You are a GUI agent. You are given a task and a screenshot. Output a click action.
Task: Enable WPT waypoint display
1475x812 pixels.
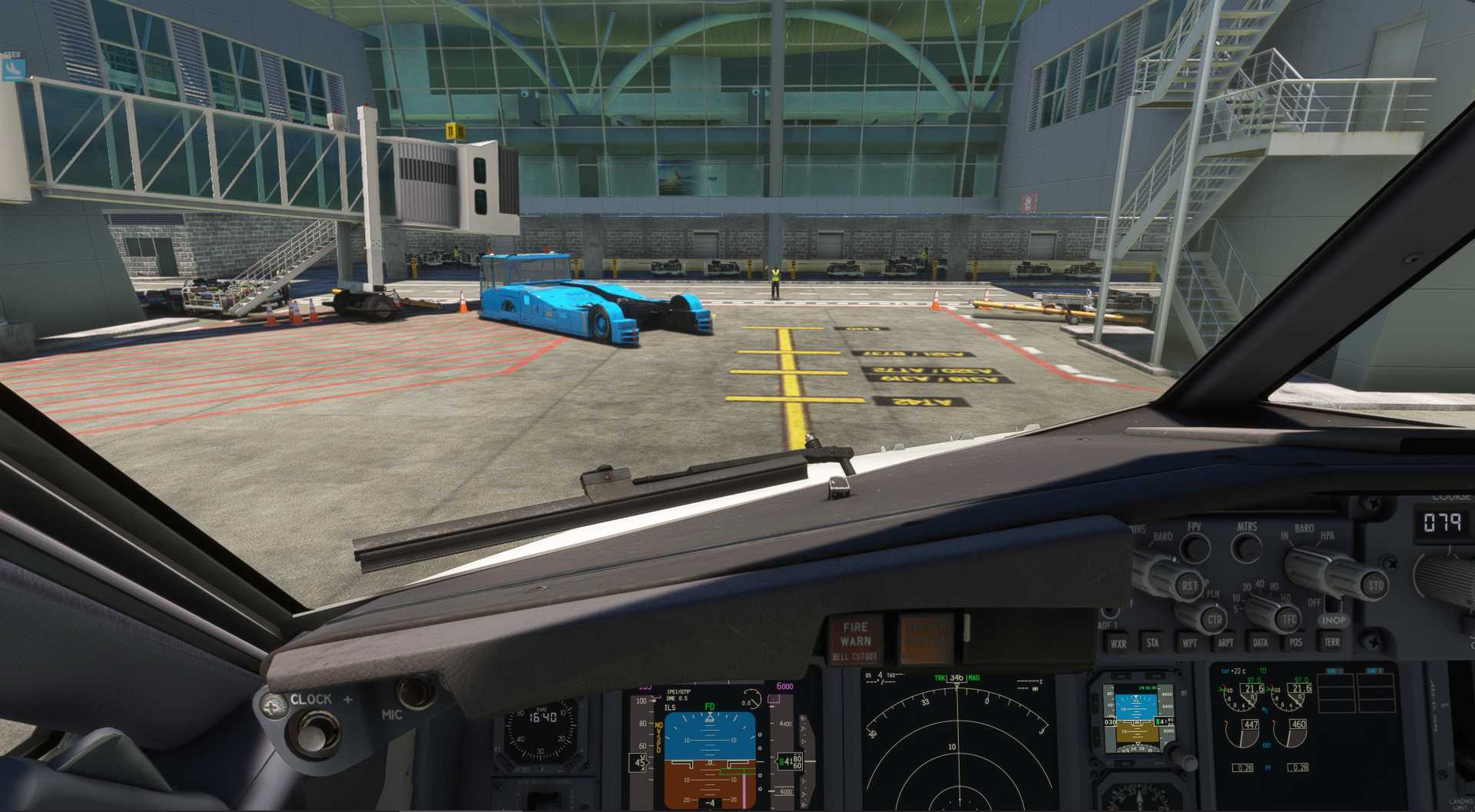point(1189,643)
